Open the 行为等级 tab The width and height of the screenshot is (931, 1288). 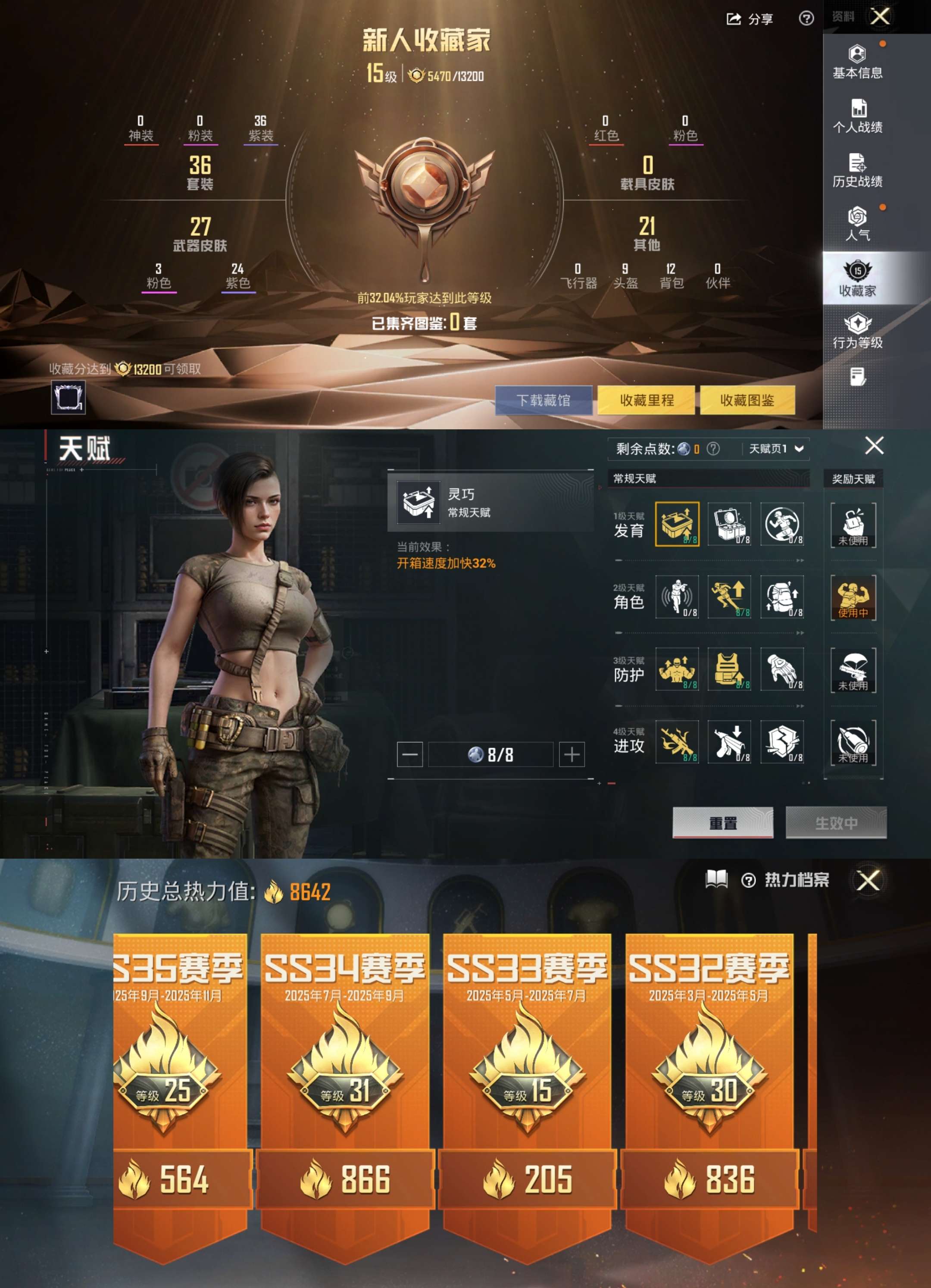pos(857,331)
